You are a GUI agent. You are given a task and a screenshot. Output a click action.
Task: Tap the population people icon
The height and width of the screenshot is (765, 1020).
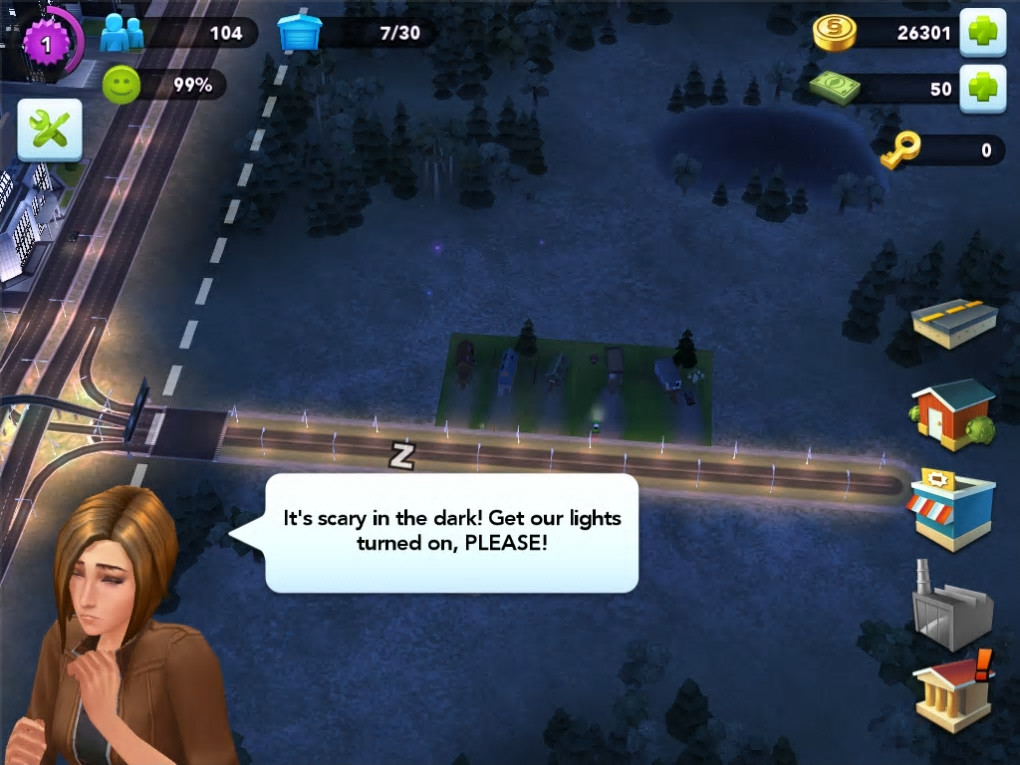[122, 33]
